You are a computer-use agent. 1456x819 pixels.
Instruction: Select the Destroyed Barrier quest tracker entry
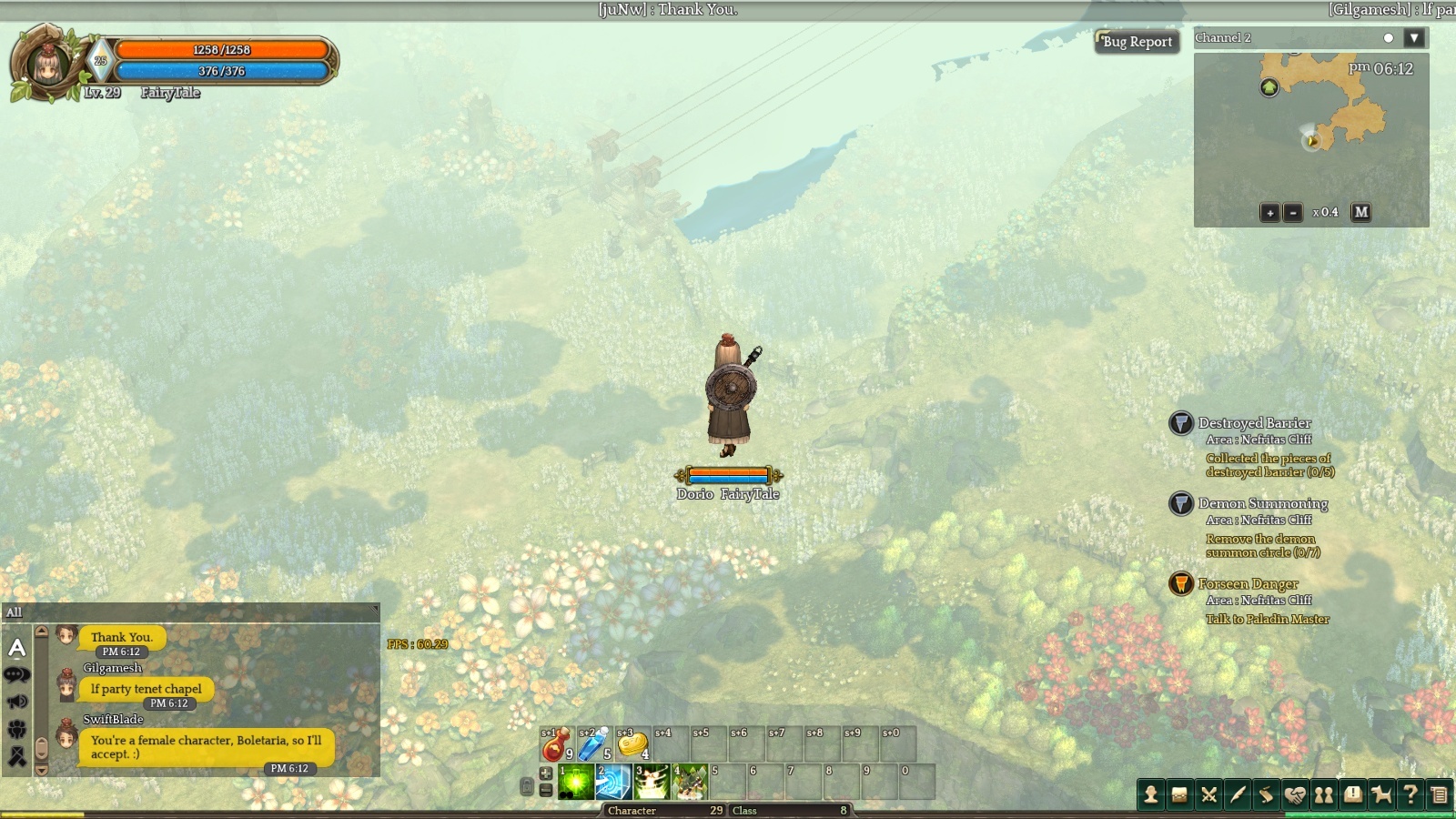(1254, 423)
